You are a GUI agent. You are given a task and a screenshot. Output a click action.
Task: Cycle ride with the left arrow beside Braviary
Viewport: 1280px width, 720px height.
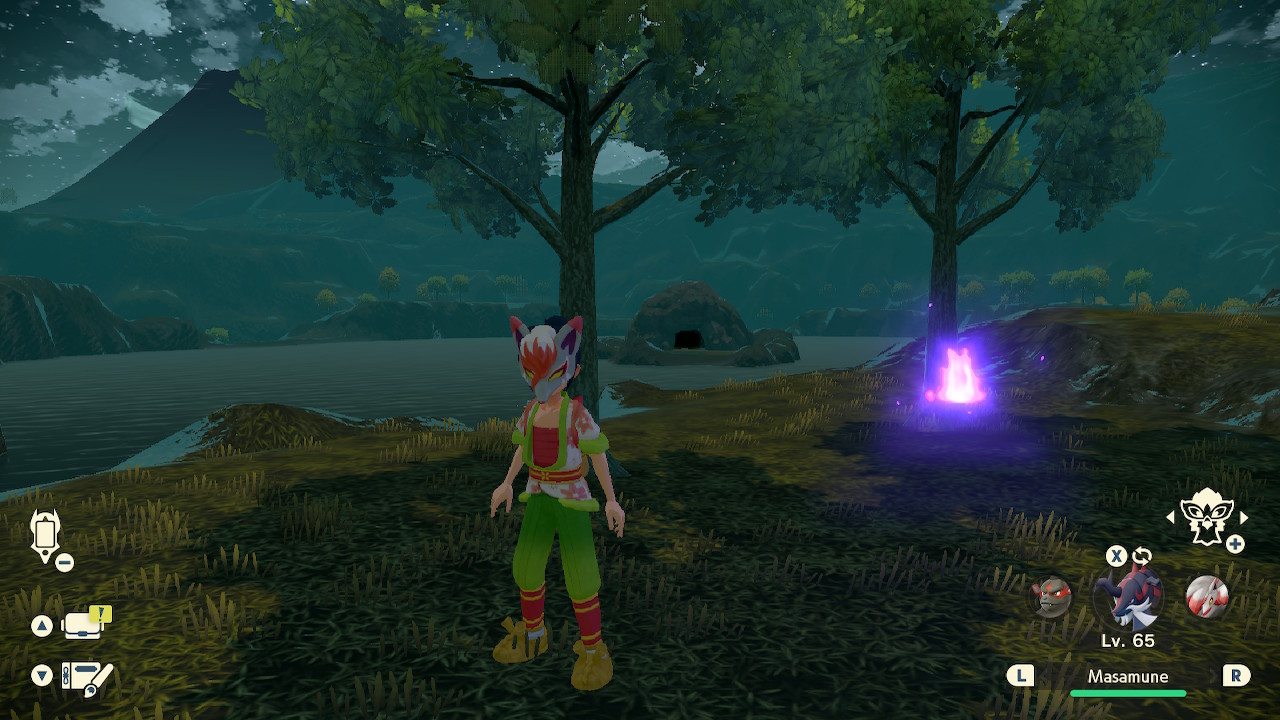coord(1171,517)
